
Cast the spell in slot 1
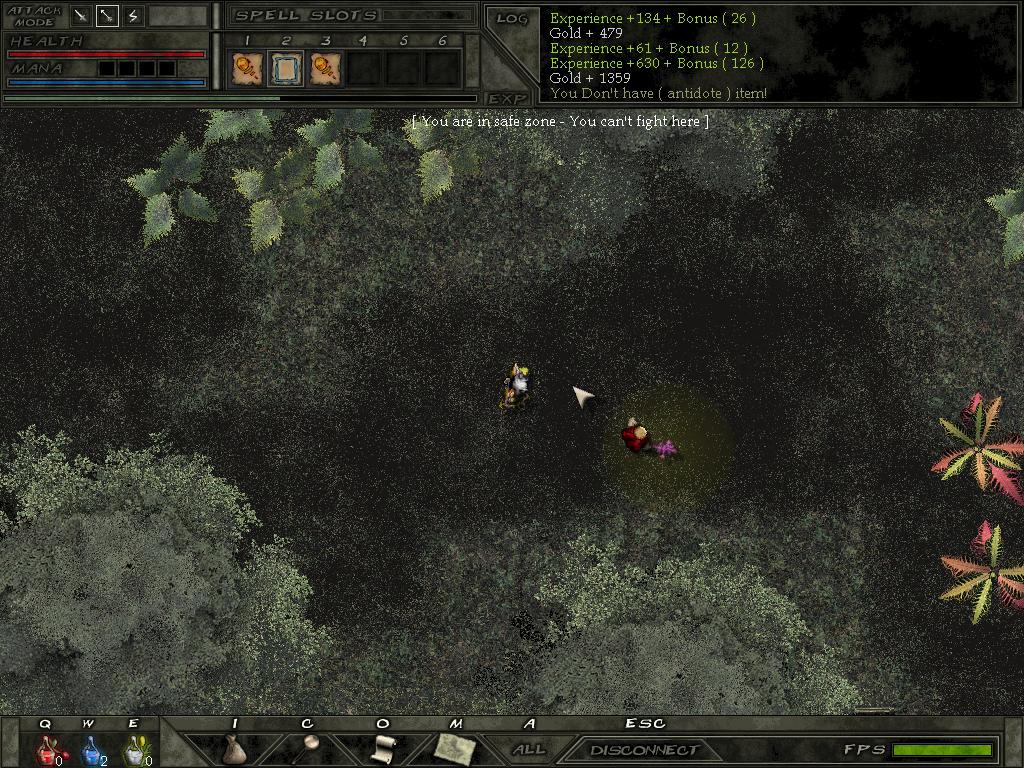(x=246, y=68)
